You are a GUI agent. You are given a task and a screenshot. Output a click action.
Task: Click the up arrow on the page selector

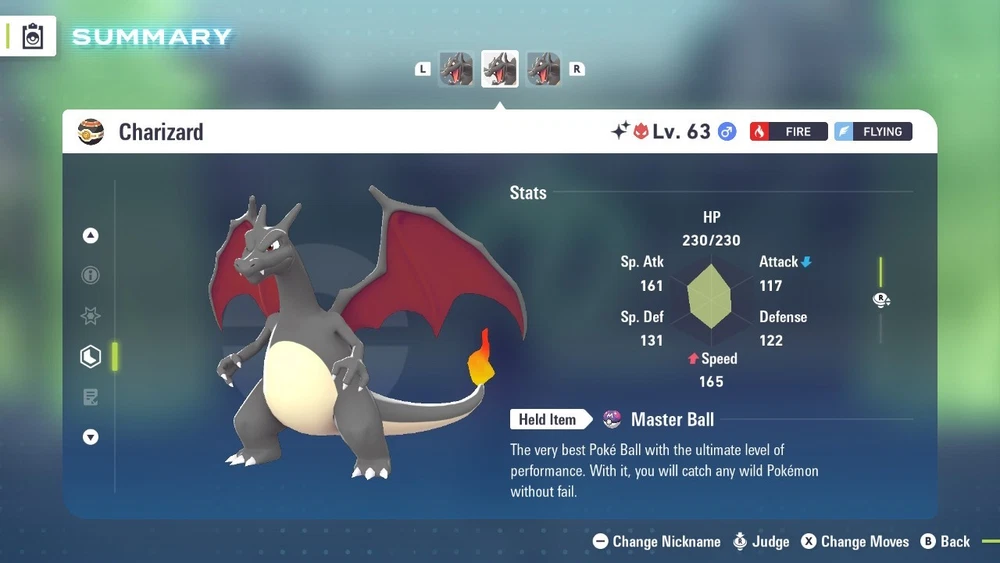click(x=91, y=236)
